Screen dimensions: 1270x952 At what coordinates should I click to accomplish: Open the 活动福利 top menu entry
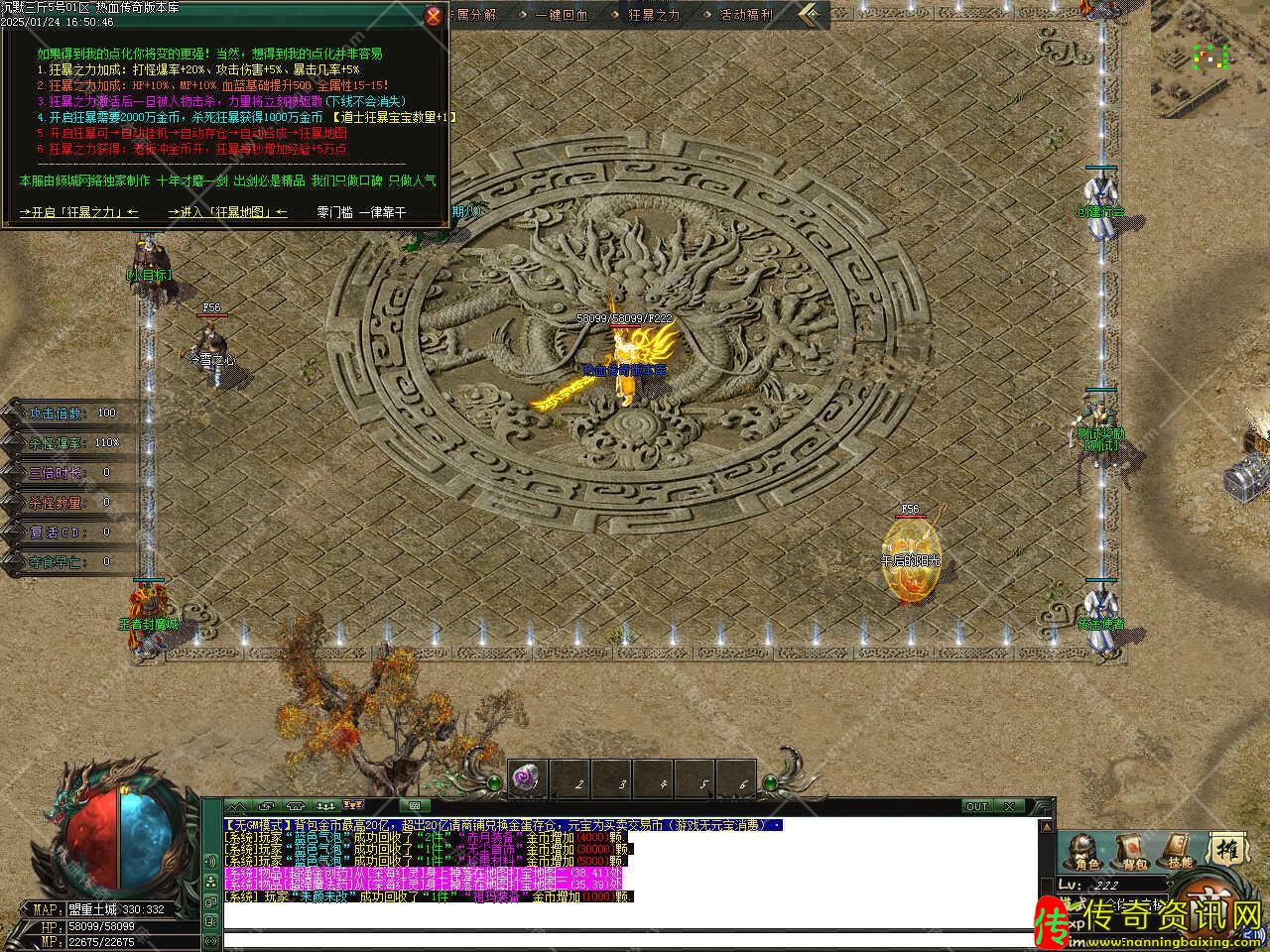[x=746, y=15]
